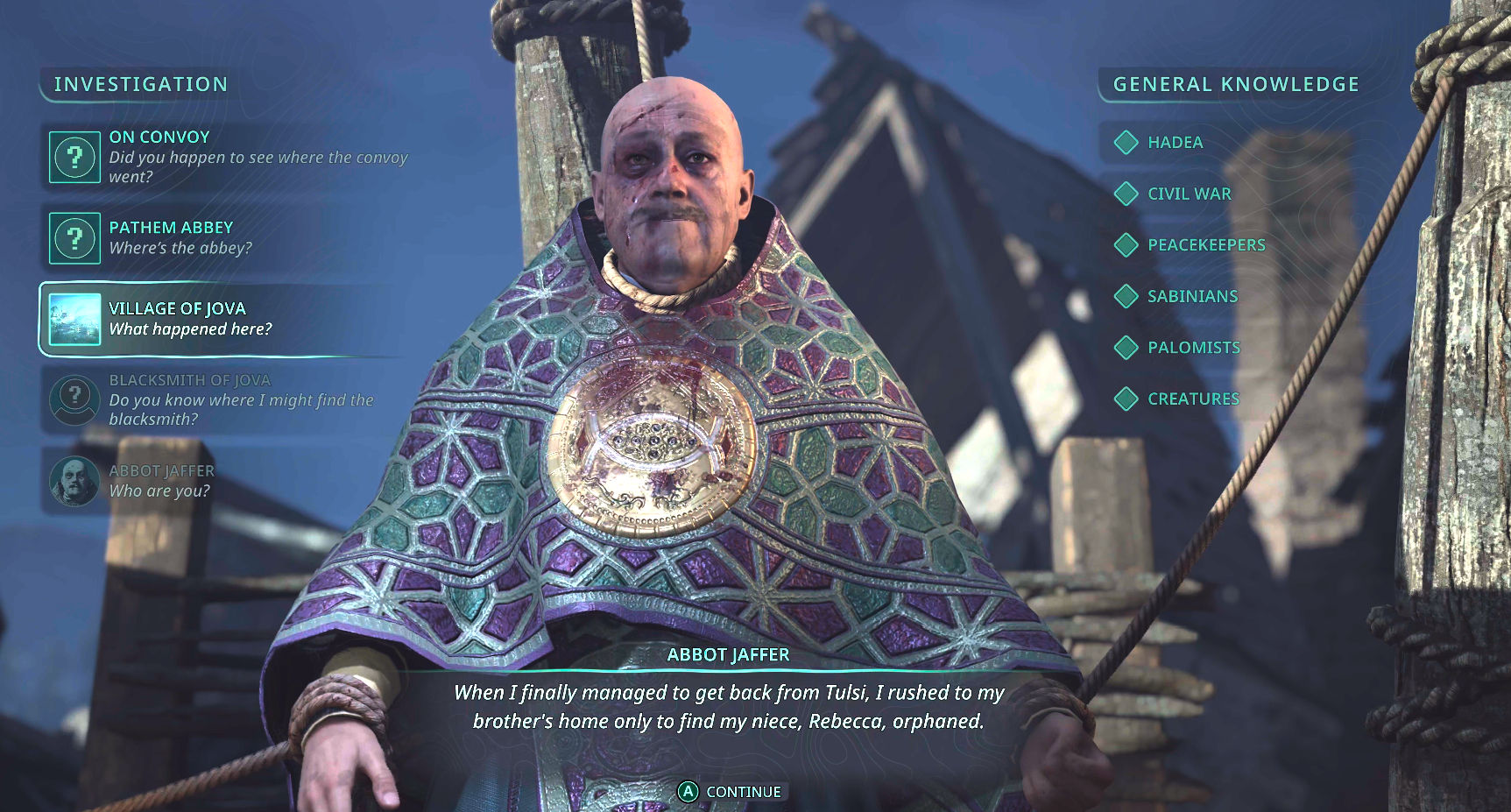Ask about the convoy under On Convoy
The height and width of the screenshot is (812, 1511).
[228, 157]
